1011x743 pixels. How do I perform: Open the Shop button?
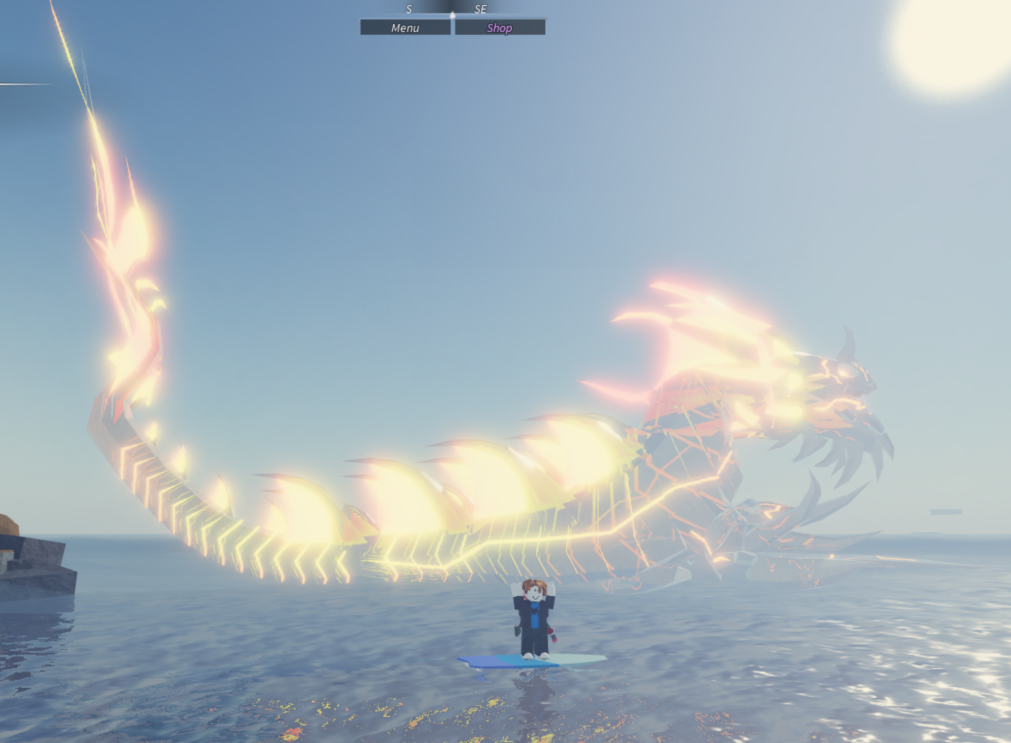(500, 28)
